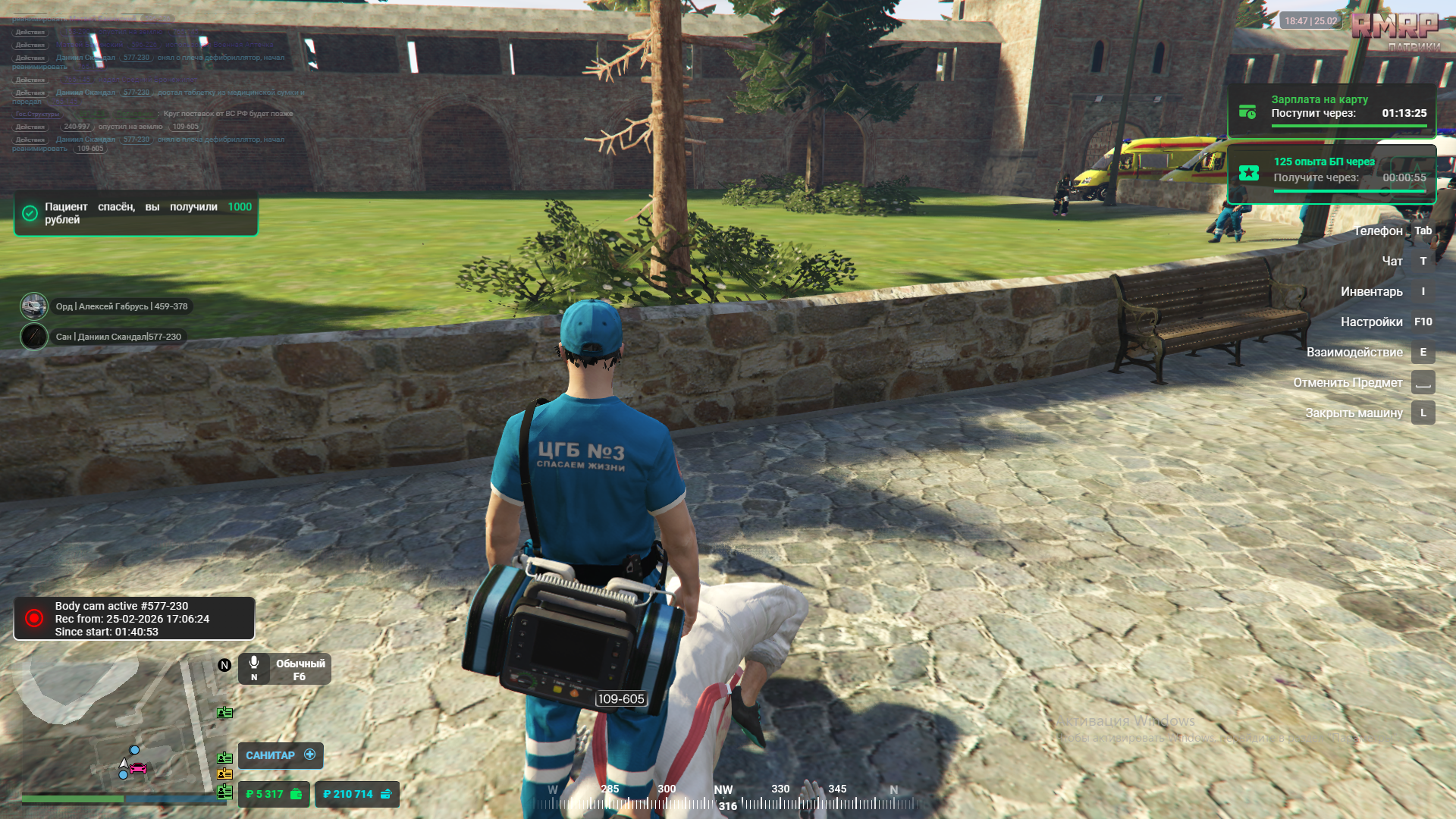Toggle the microphone voice mode indicator

point(284,669)
